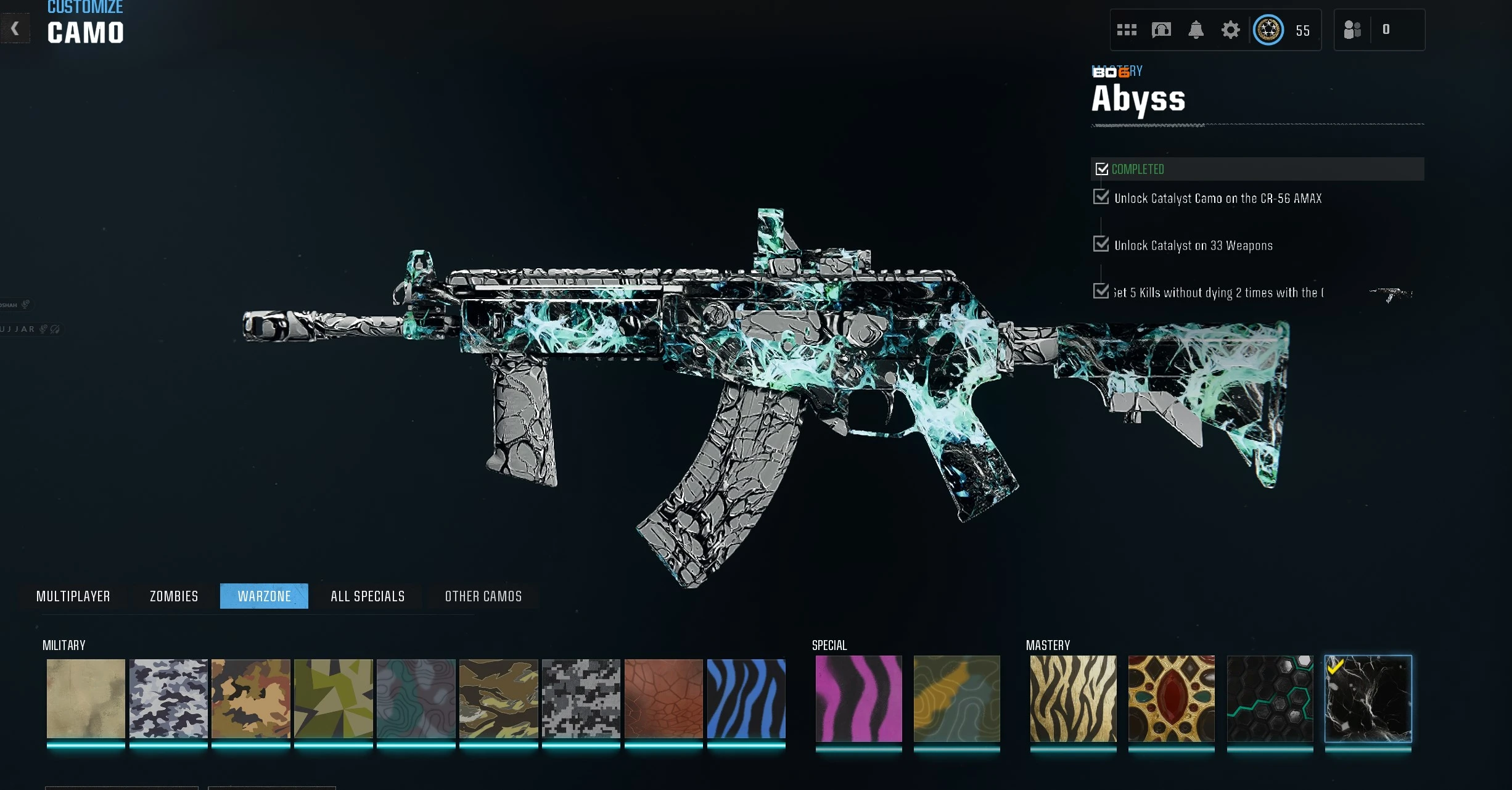Click the headset support icon
1512x790 pixels.
click(1161, 30)
